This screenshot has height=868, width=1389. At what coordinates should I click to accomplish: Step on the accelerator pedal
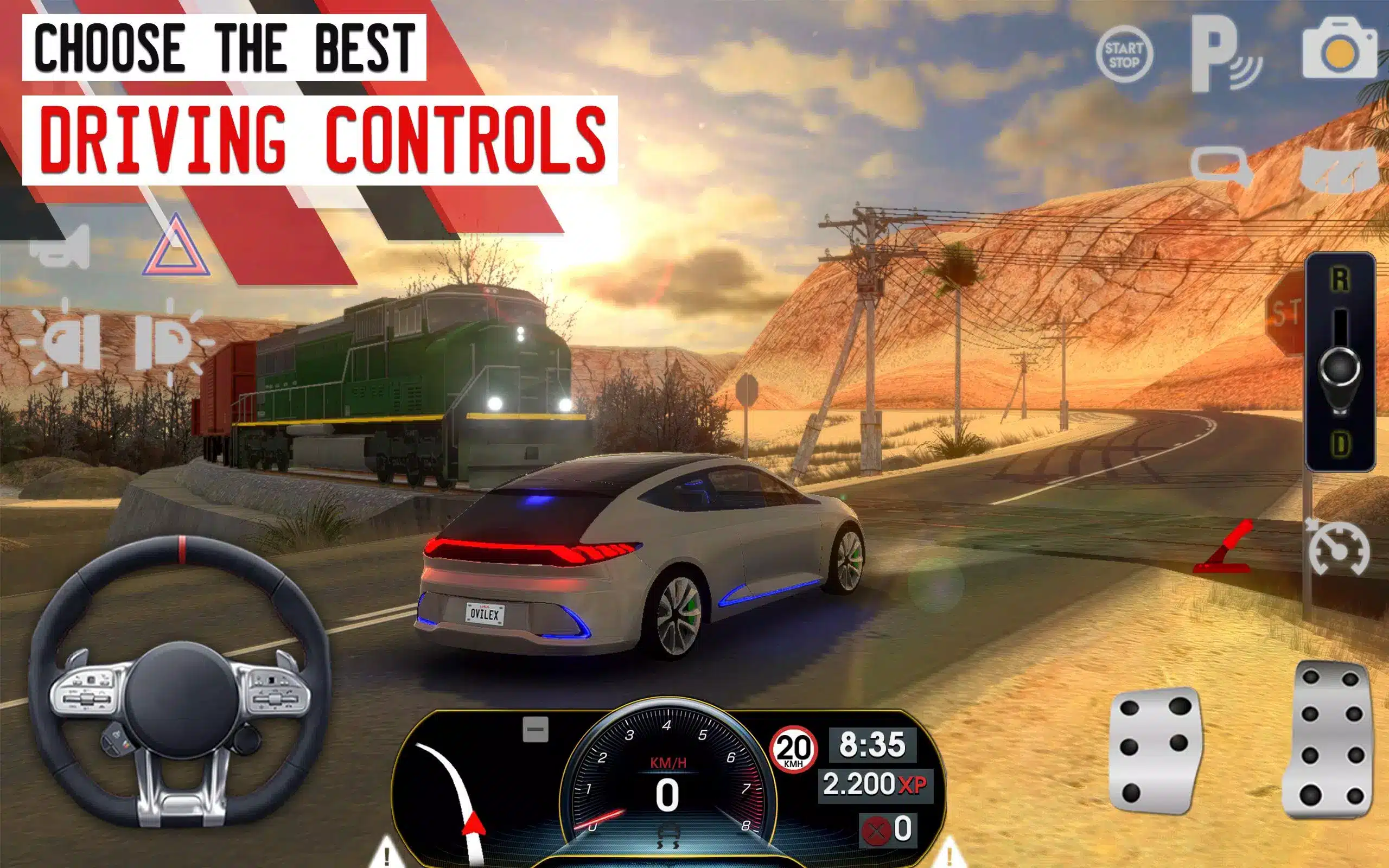[1333, 741]
